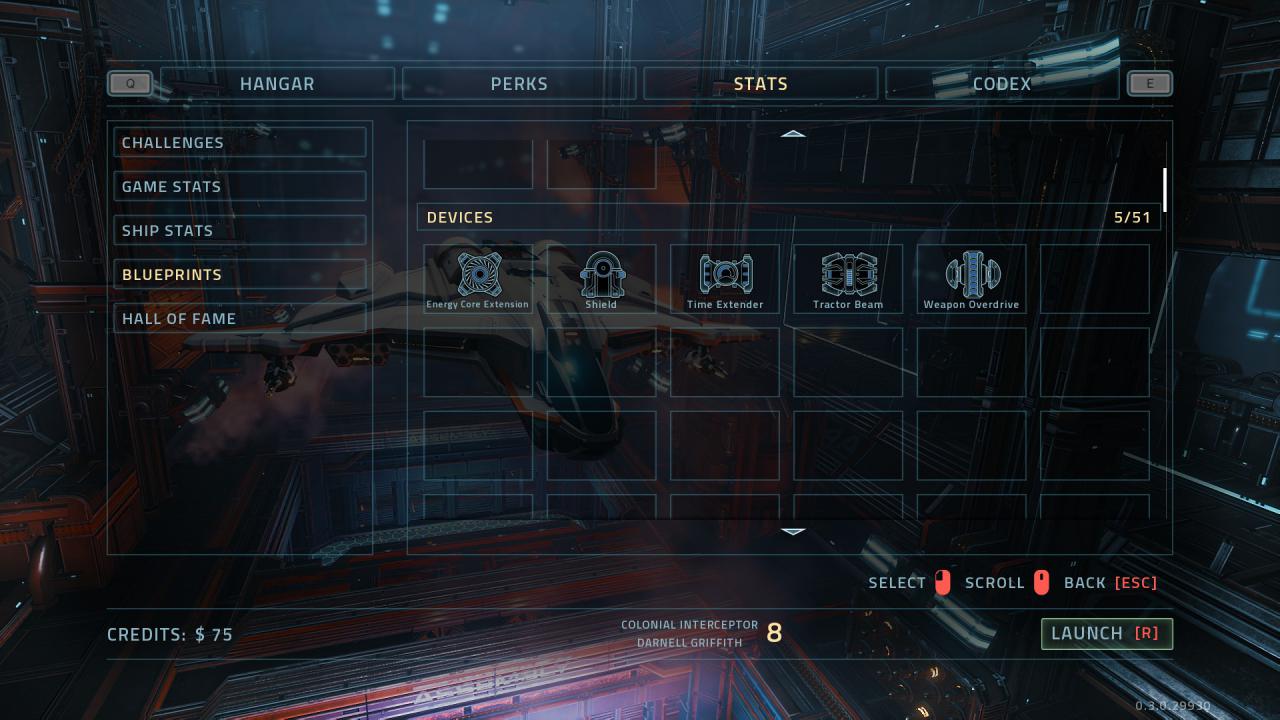Open the Hall of Fame
Viewport: 1280px width, 720px height.
pyautogui.click(x=240, y=319)
